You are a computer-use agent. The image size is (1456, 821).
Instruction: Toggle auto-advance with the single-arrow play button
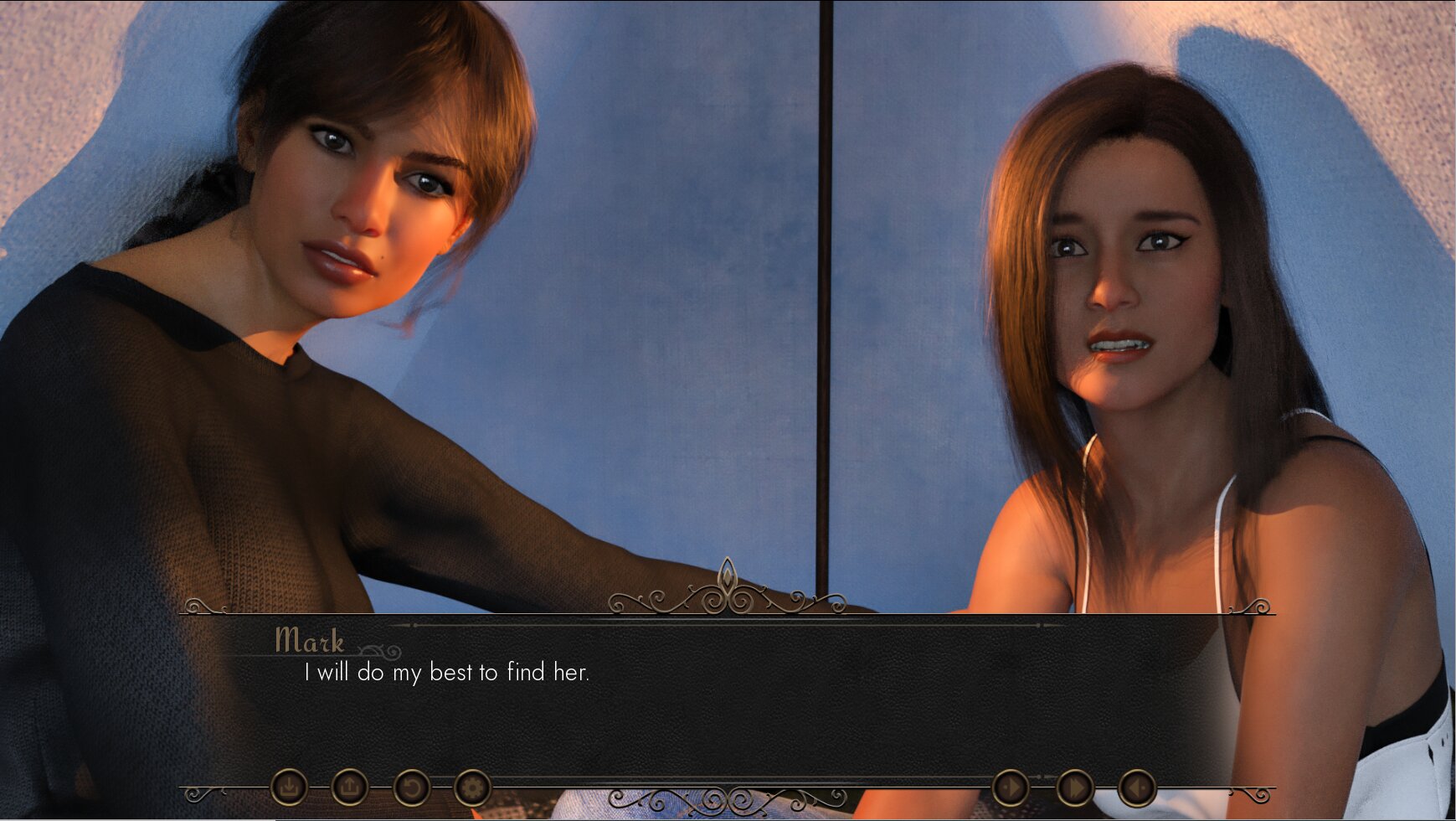pyautogui.click(x=1011, y=788)
